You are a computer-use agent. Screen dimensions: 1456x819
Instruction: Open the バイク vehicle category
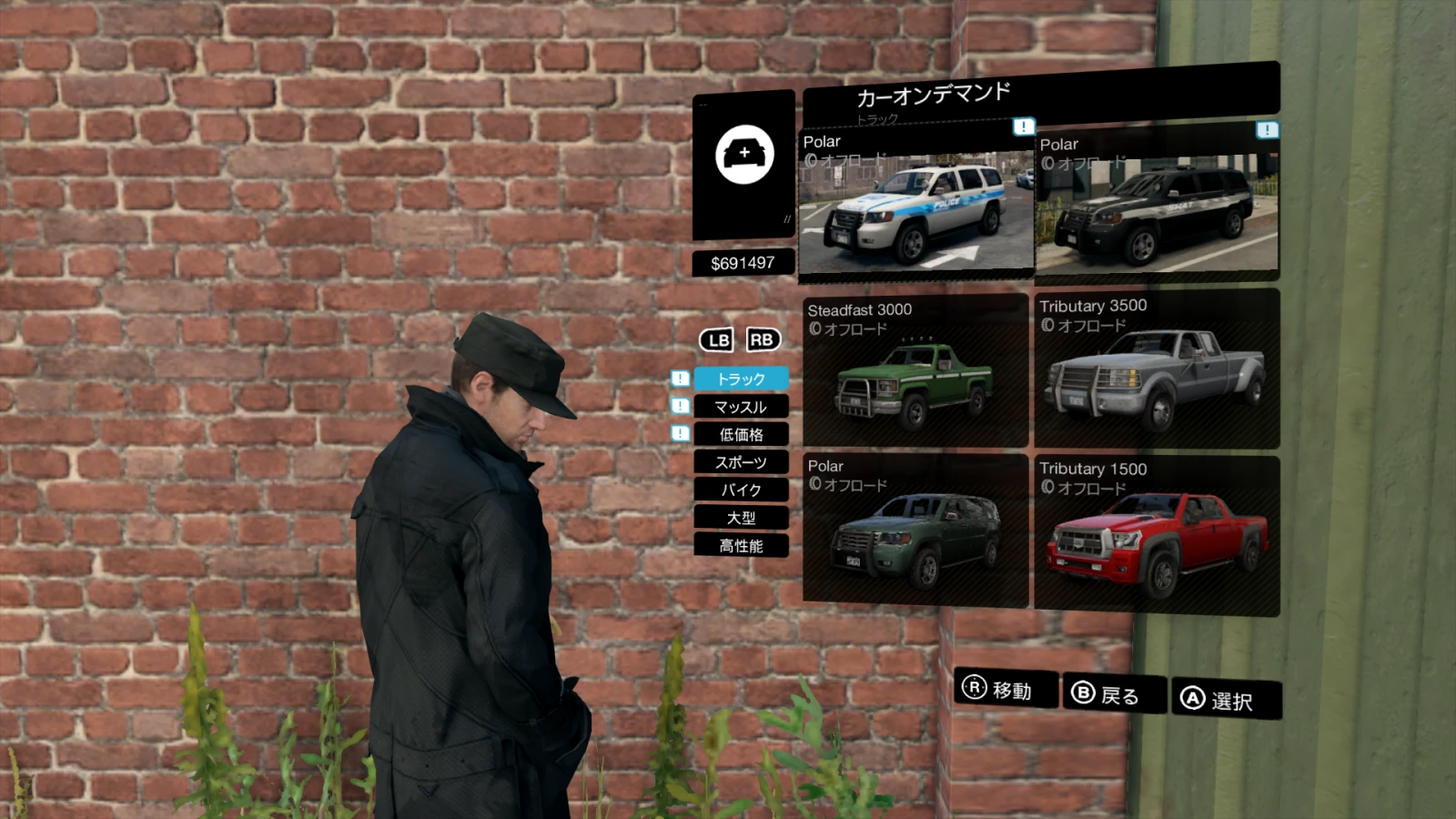coord(742,490)
